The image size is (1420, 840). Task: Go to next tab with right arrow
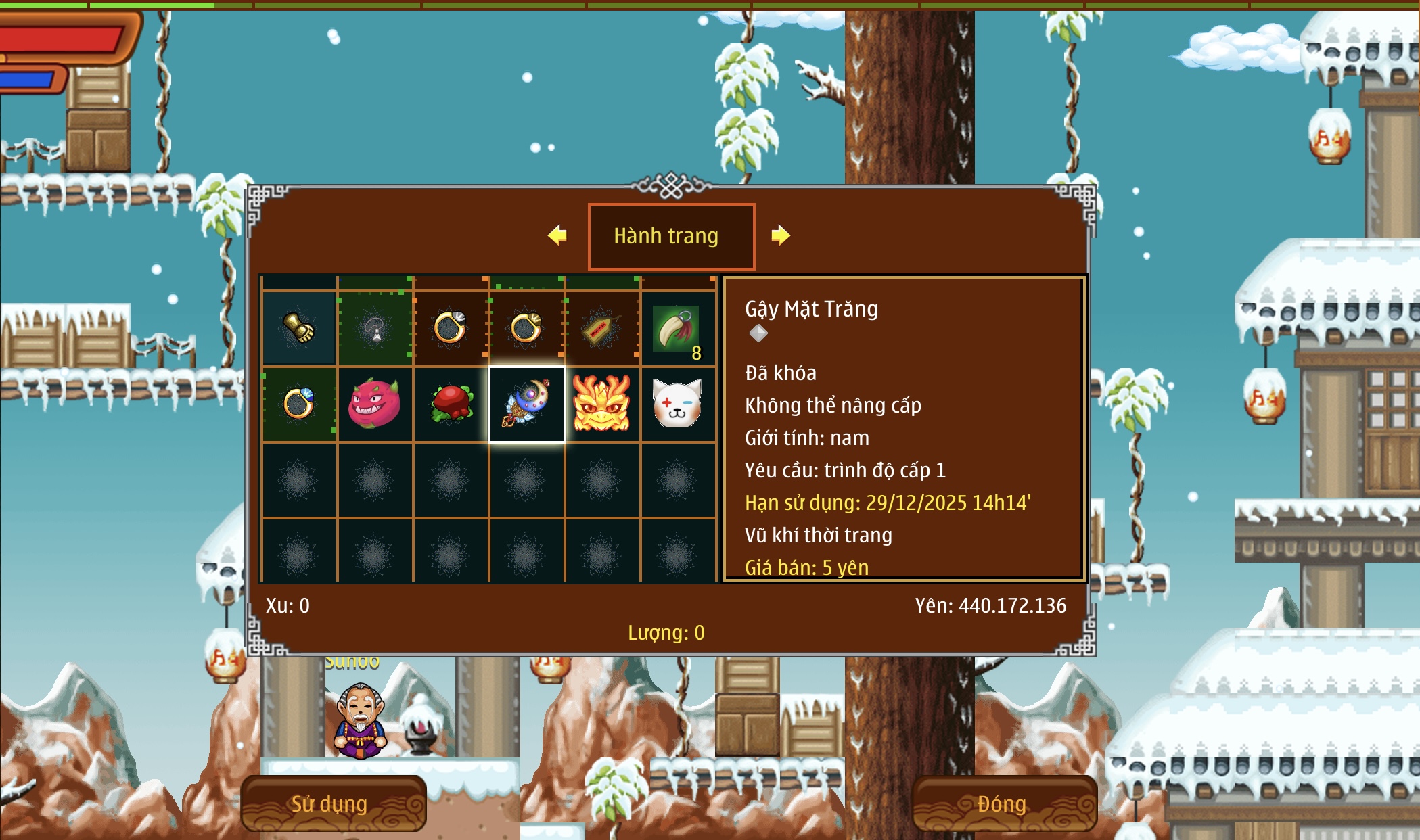click(x=781, y=235)
